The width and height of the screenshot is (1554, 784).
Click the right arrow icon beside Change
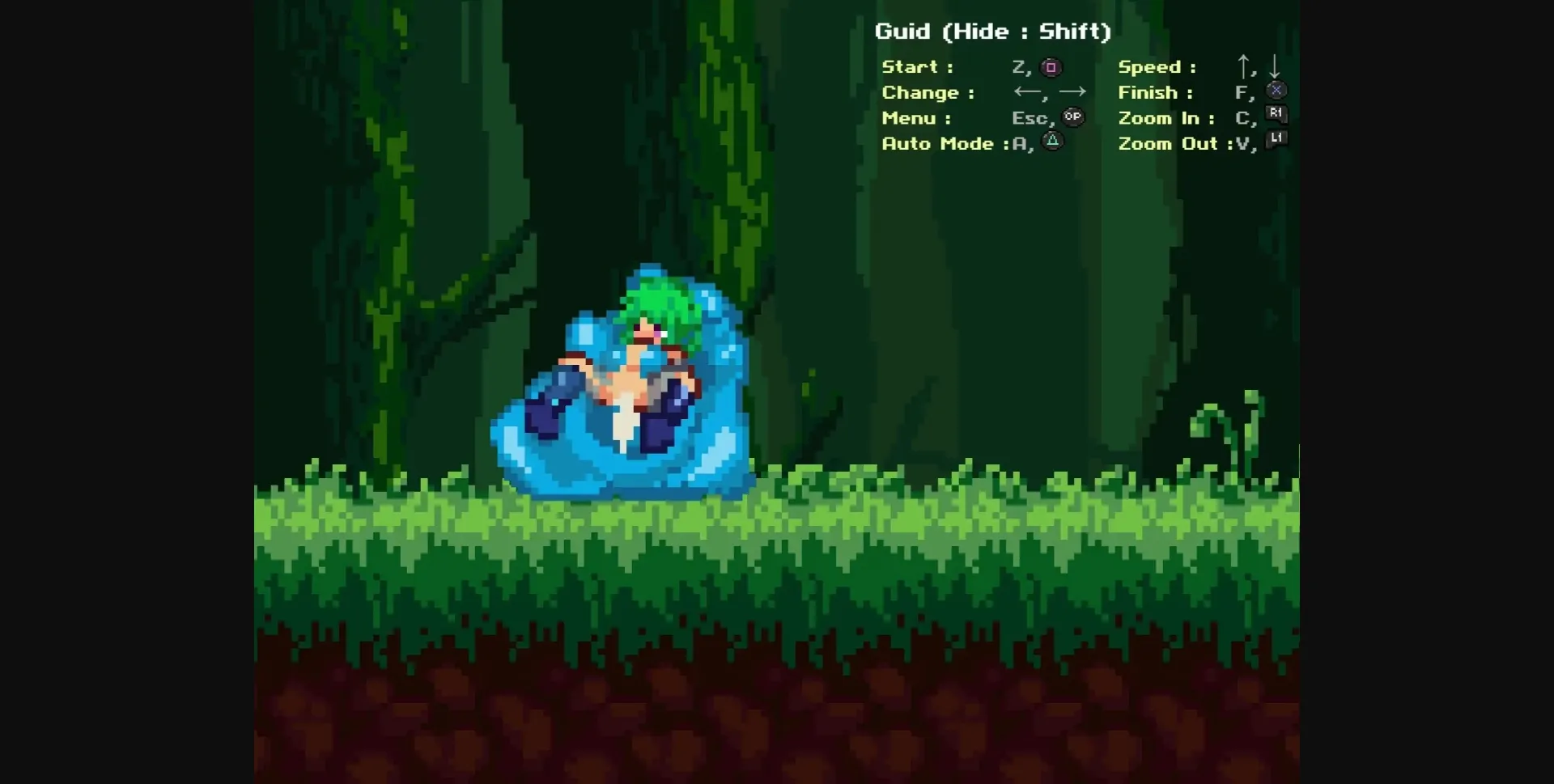(1073, 92)
